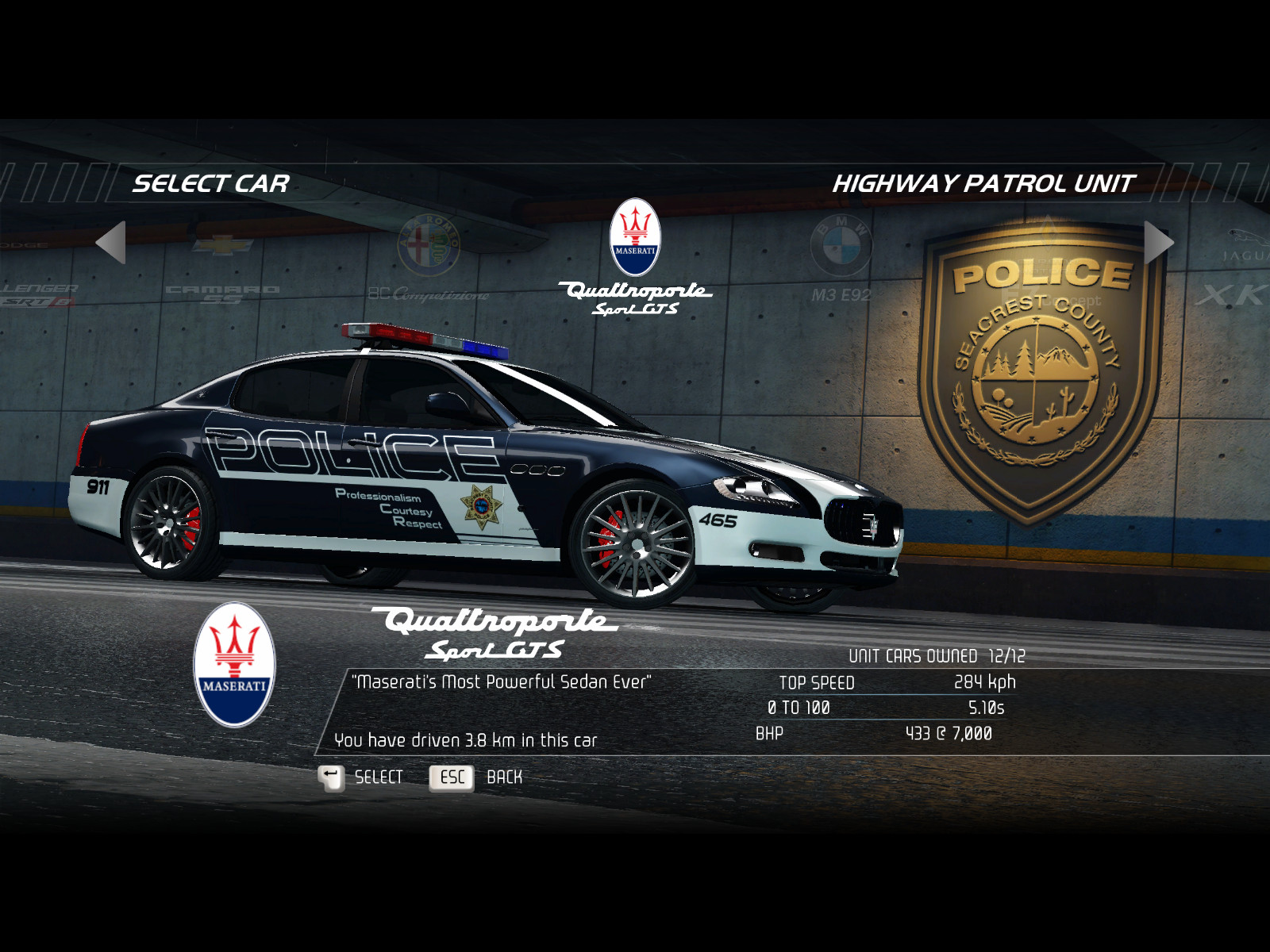Select the highlighted Maserati Quattroporte Sport GTS
The height and width of the screenshot is (952, 1270).
click(635, 258)
